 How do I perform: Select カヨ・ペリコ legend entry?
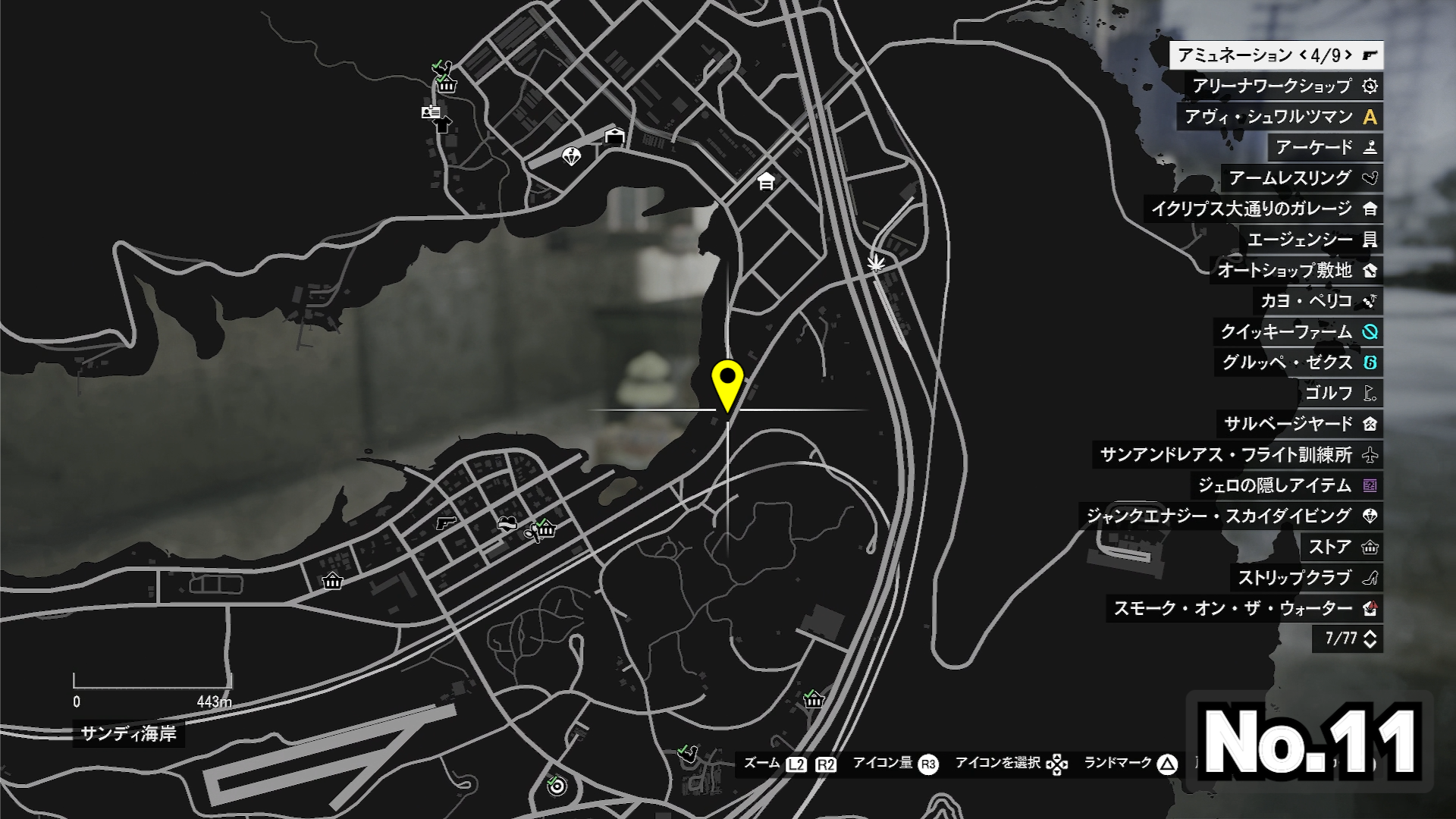click(1317, 301)
